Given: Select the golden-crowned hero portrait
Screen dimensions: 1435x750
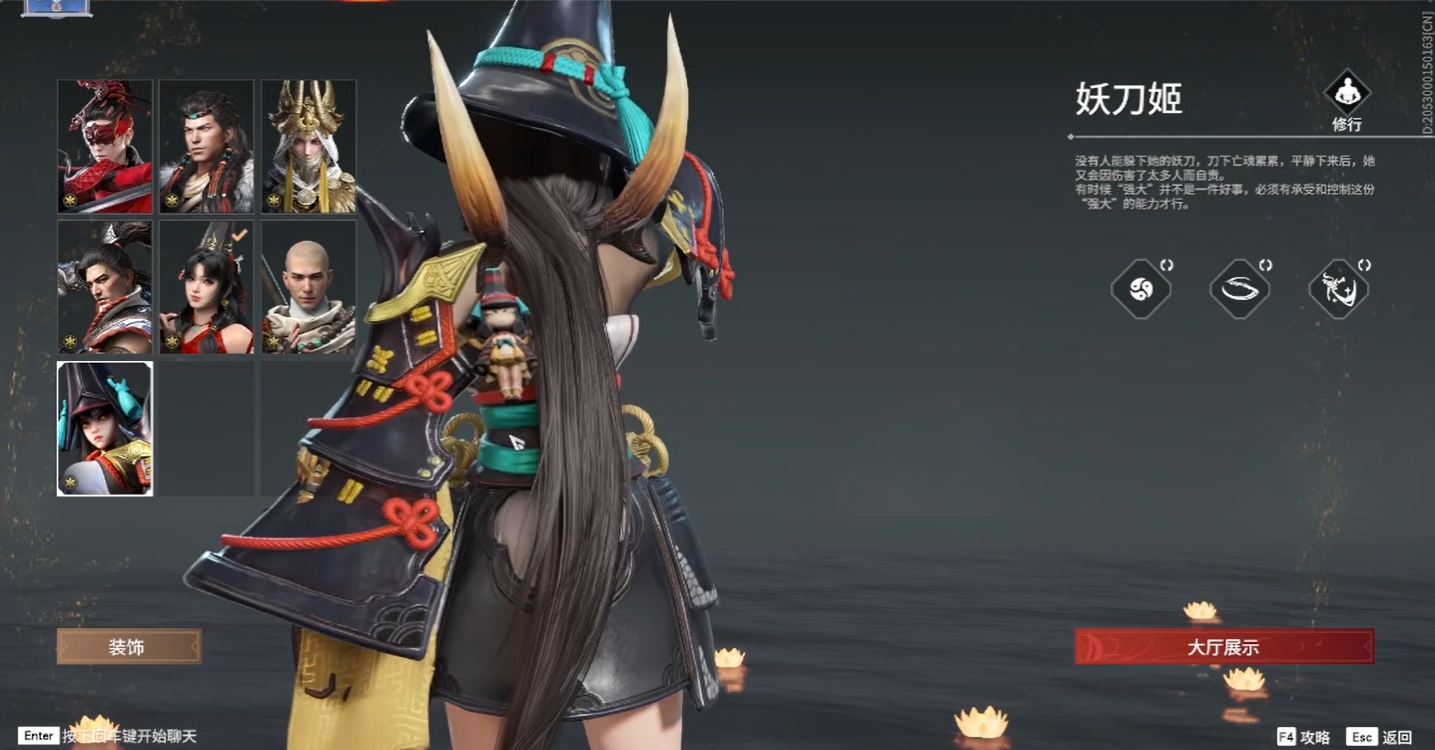Looking at the screenshot, I should click(x=308, y=146).
